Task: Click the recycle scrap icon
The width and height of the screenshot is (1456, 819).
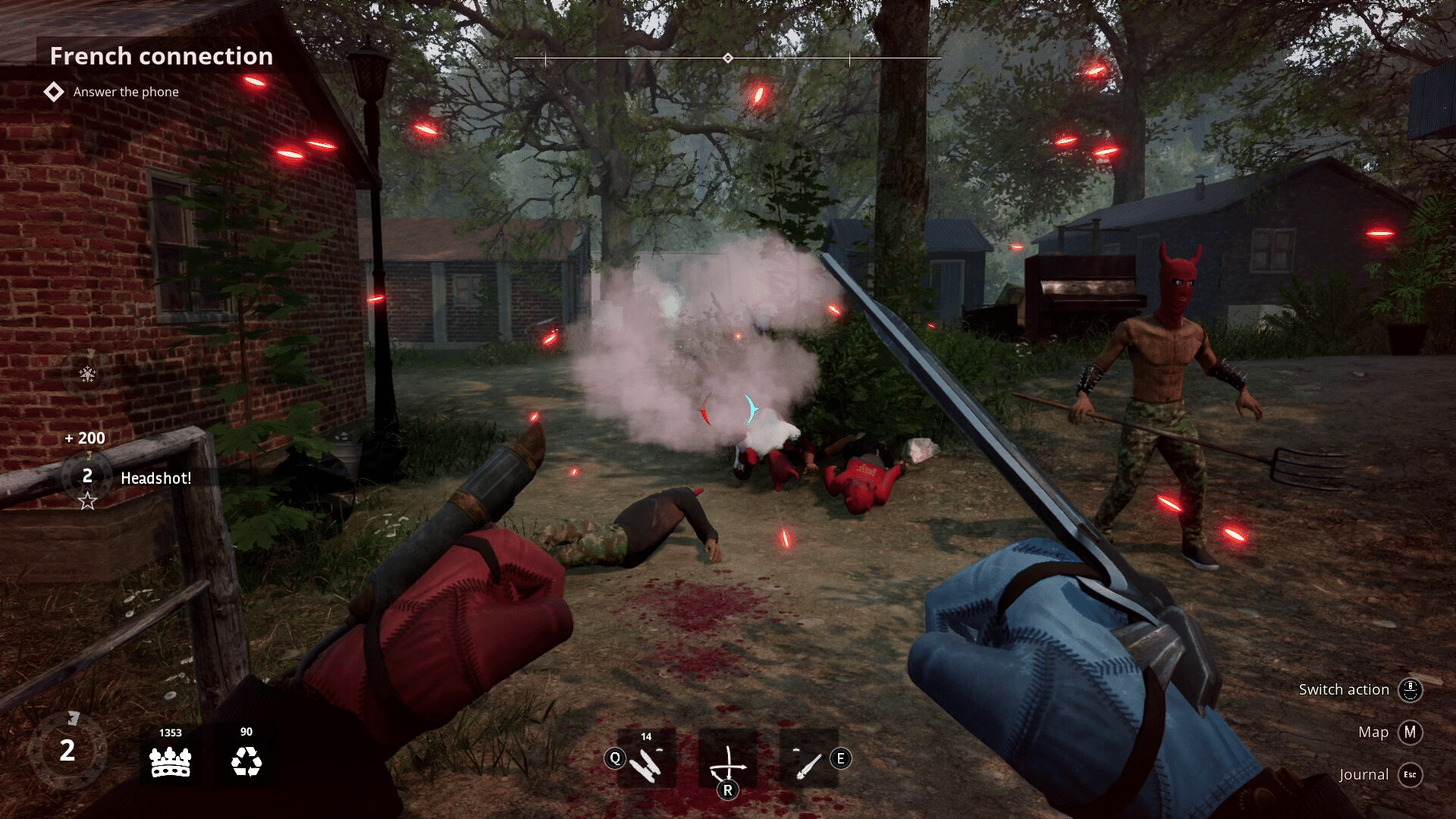Action: [x=246, y=761]
